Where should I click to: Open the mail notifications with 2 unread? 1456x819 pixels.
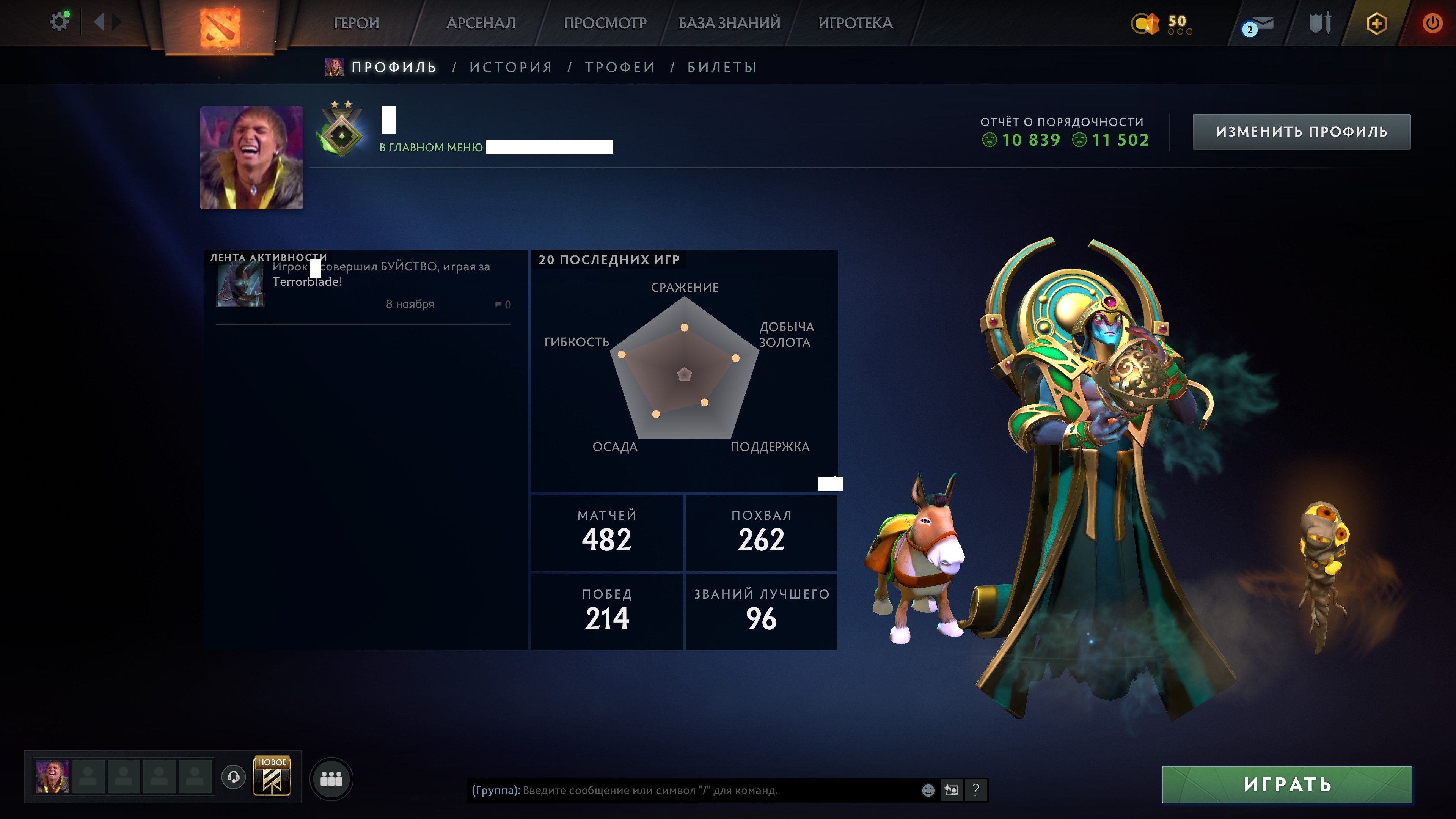1261,24
